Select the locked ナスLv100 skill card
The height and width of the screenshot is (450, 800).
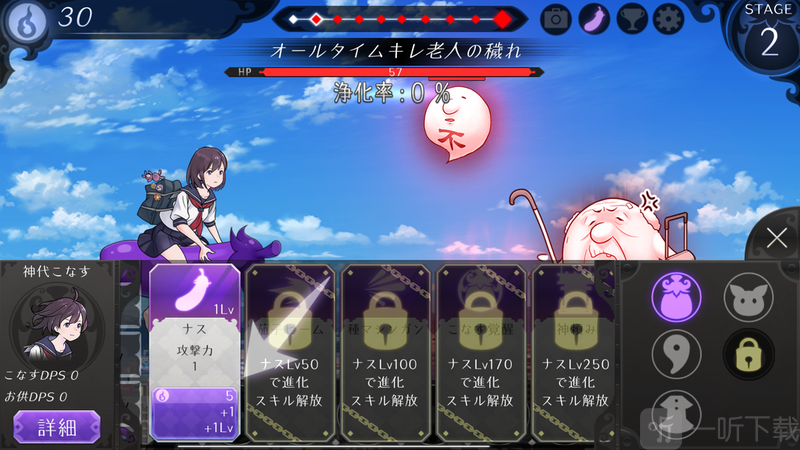coord(386,350)
